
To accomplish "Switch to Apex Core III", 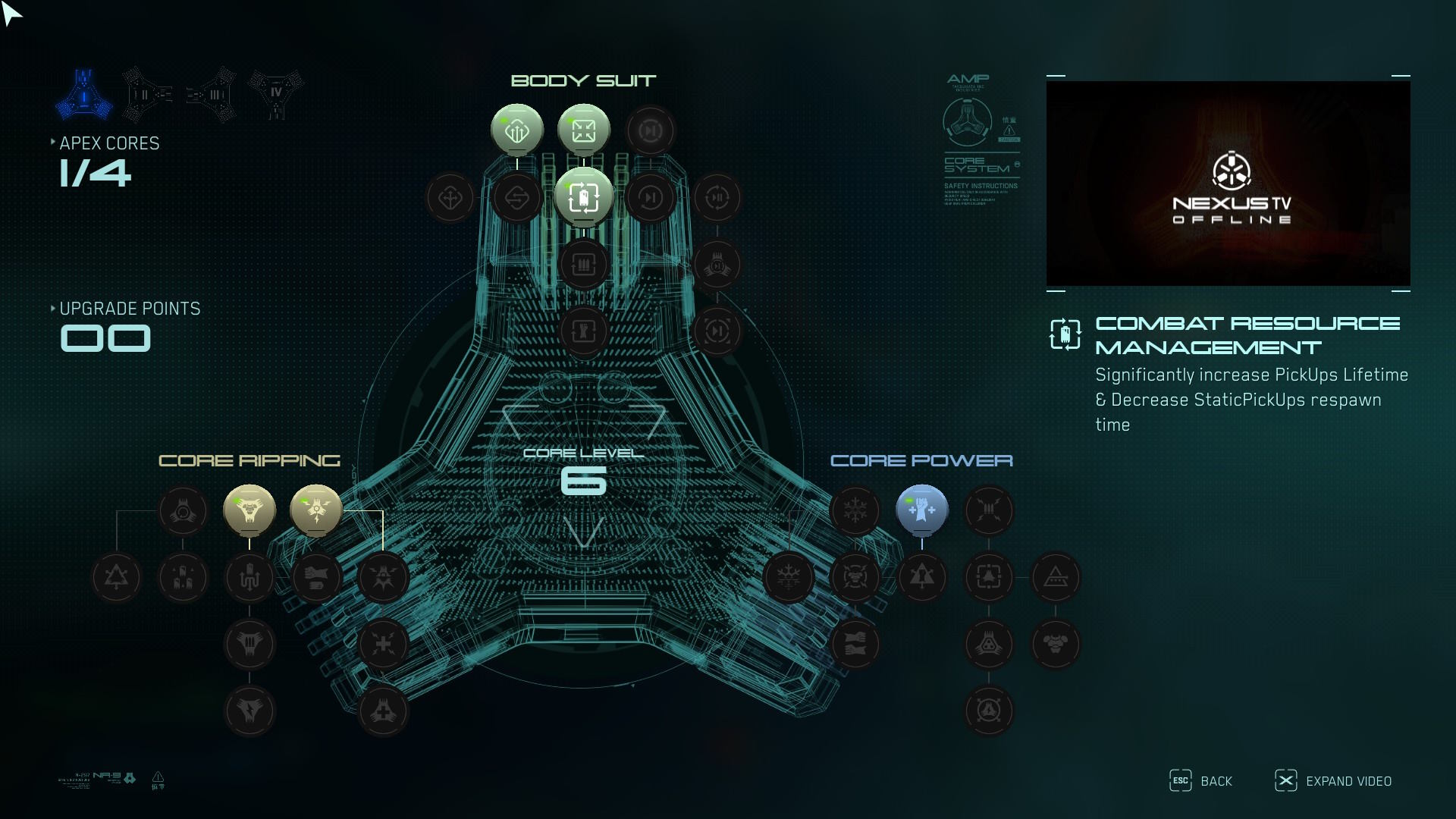I will pos(212,95).
